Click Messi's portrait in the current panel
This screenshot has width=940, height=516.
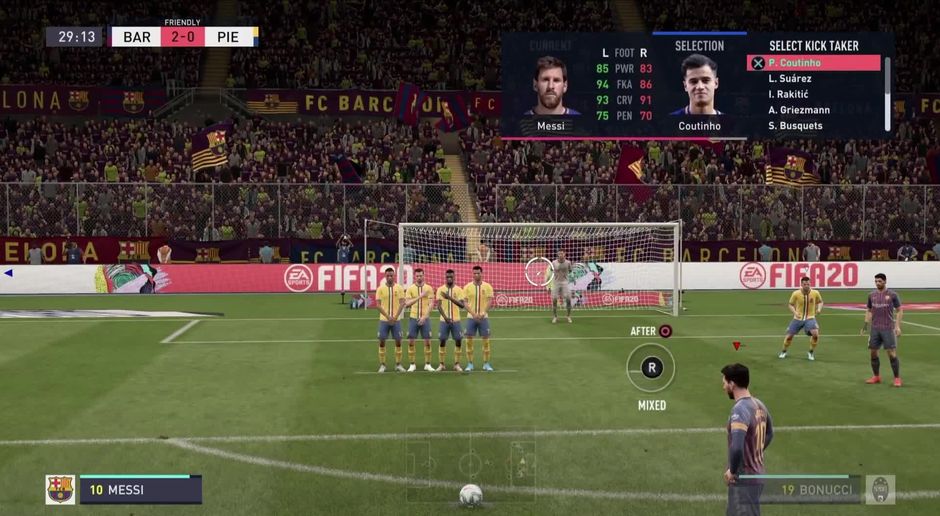click(x=550, y=86)
